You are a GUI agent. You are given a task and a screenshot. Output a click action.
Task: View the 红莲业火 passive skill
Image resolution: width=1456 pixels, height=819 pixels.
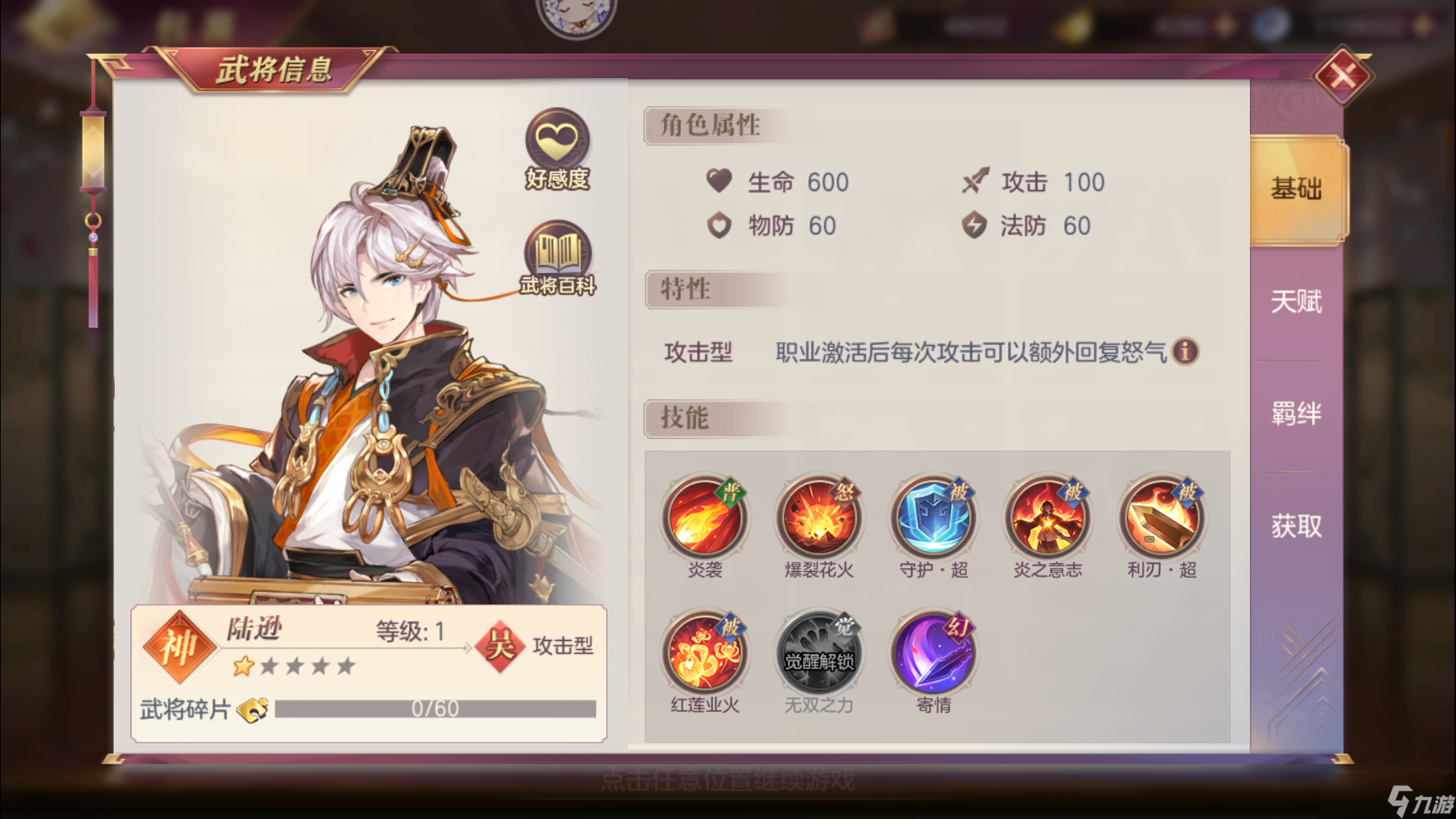click(704, 654)
